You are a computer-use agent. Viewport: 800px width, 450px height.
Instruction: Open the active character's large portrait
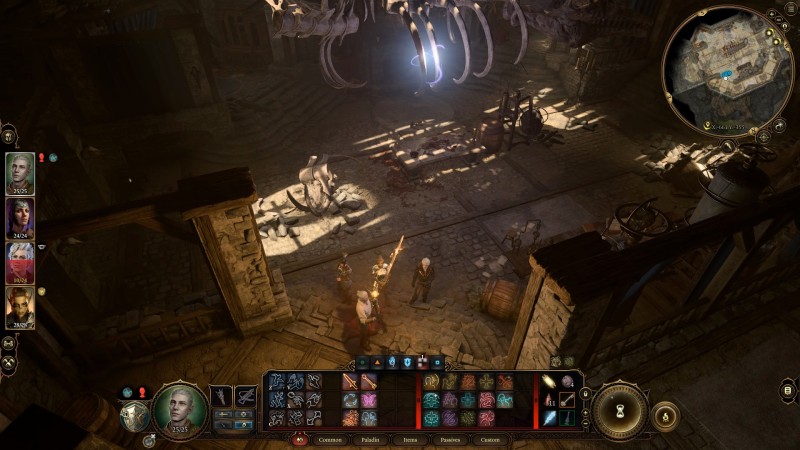[180, 410]
